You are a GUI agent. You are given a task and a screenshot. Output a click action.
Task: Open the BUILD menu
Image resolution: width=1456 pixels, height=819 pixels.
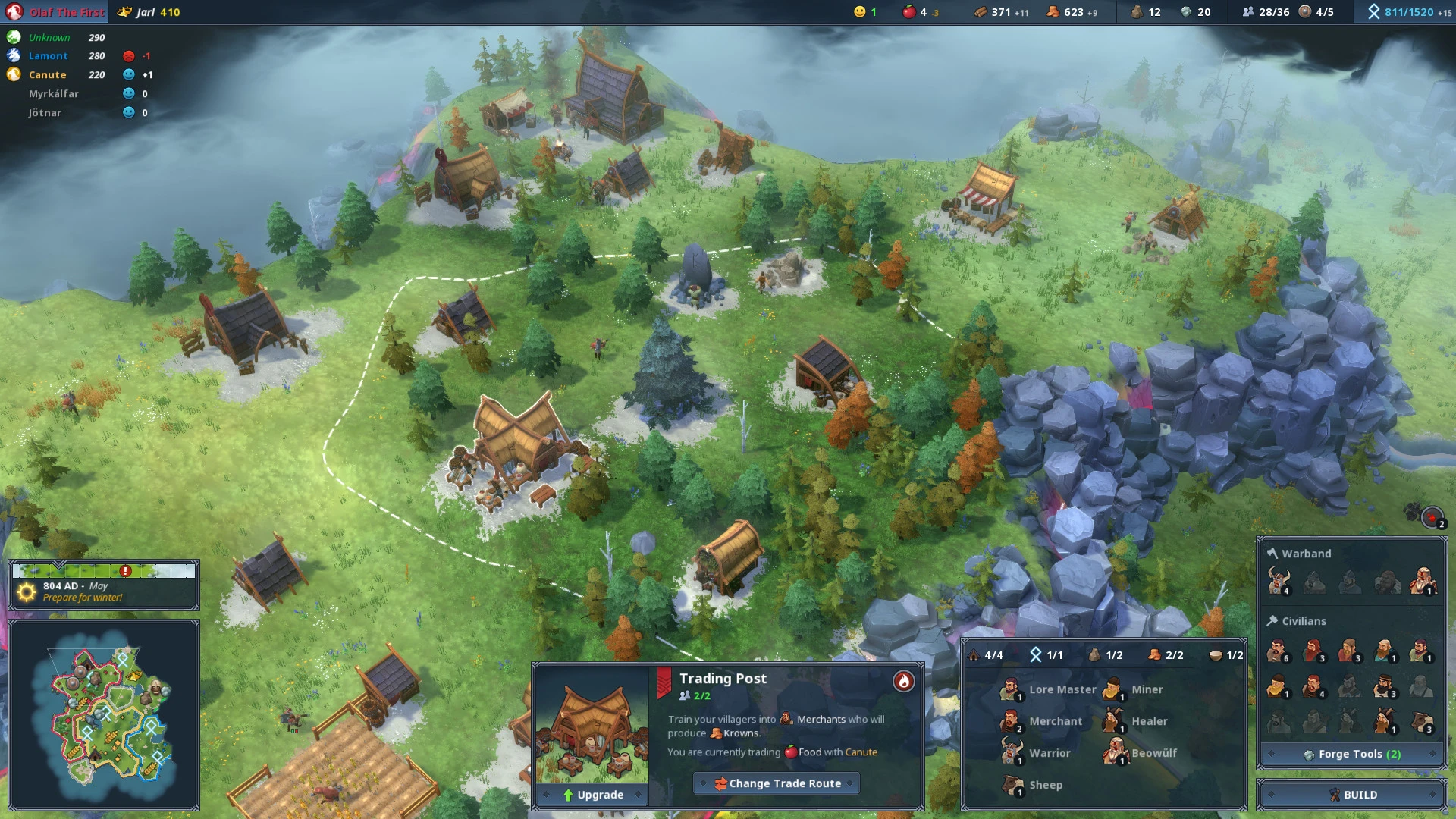[1360, 794]
